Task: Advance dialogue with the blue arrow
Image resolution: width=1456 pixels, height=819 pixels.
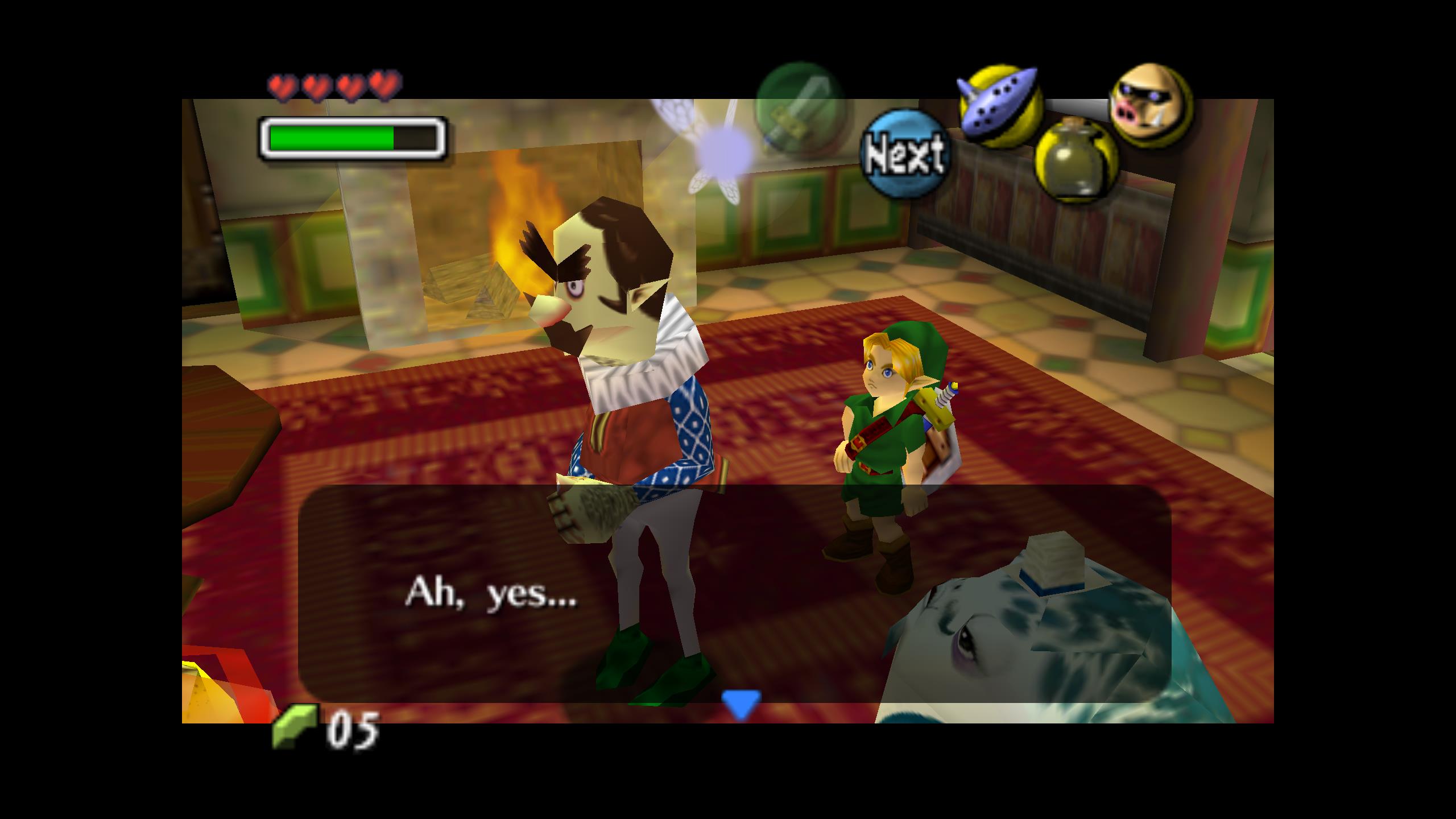Action: pos(741,704)
